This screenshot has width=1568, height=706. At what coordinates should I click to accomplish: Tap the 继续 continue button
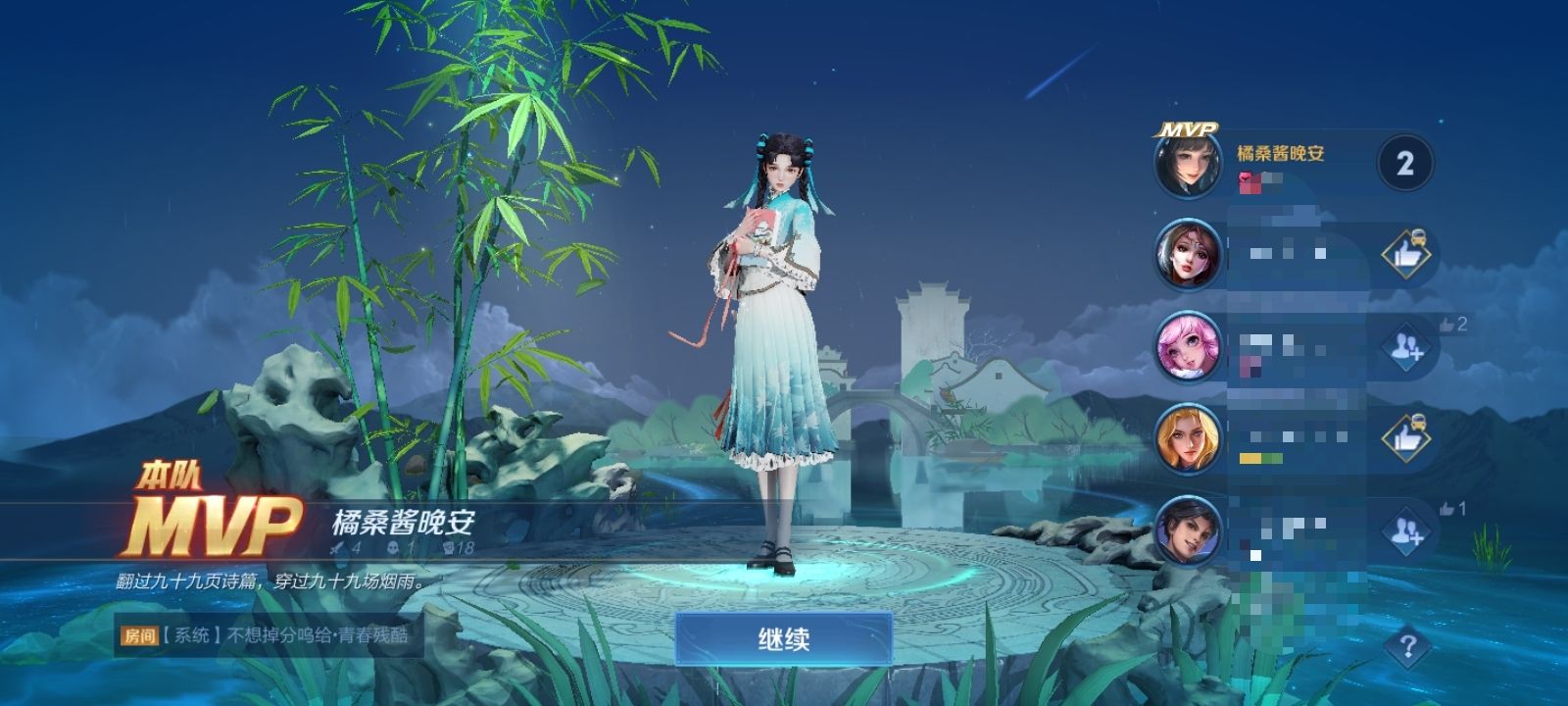(783, 639)
